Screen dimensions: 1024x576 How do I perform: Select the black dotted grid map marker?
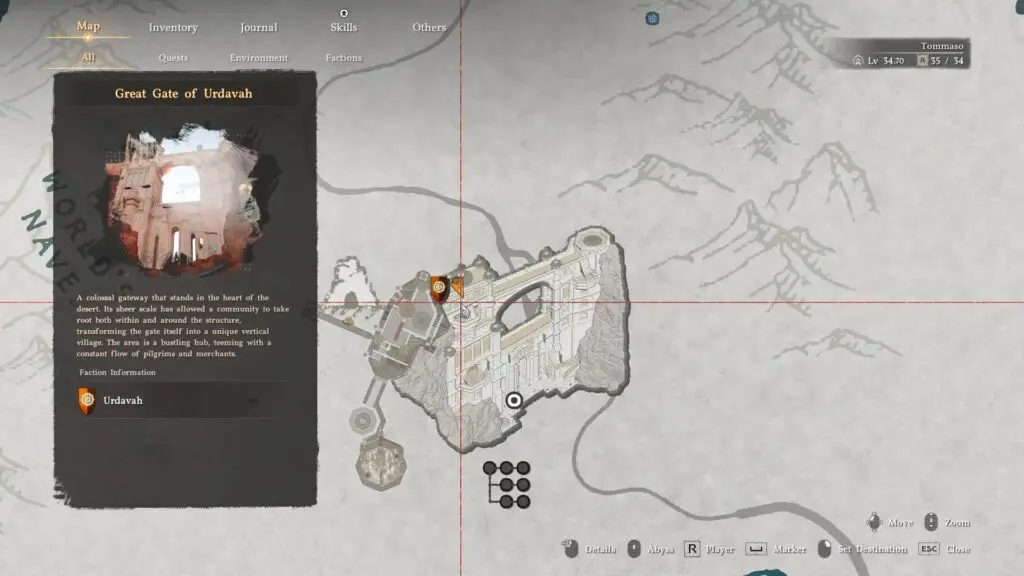coord(507,484)
